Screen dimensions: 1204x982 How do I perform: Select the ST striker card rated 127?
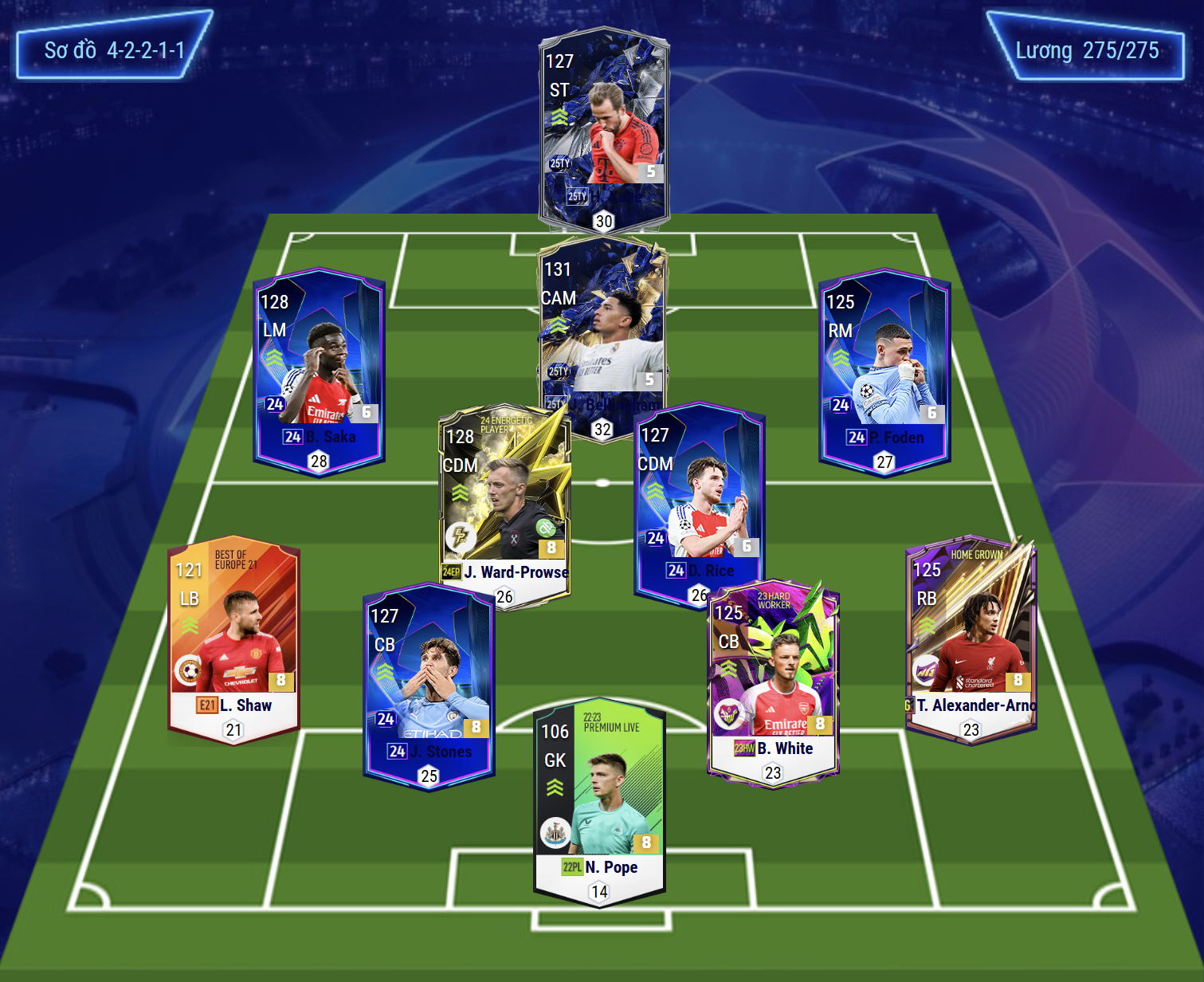[603, 128]
